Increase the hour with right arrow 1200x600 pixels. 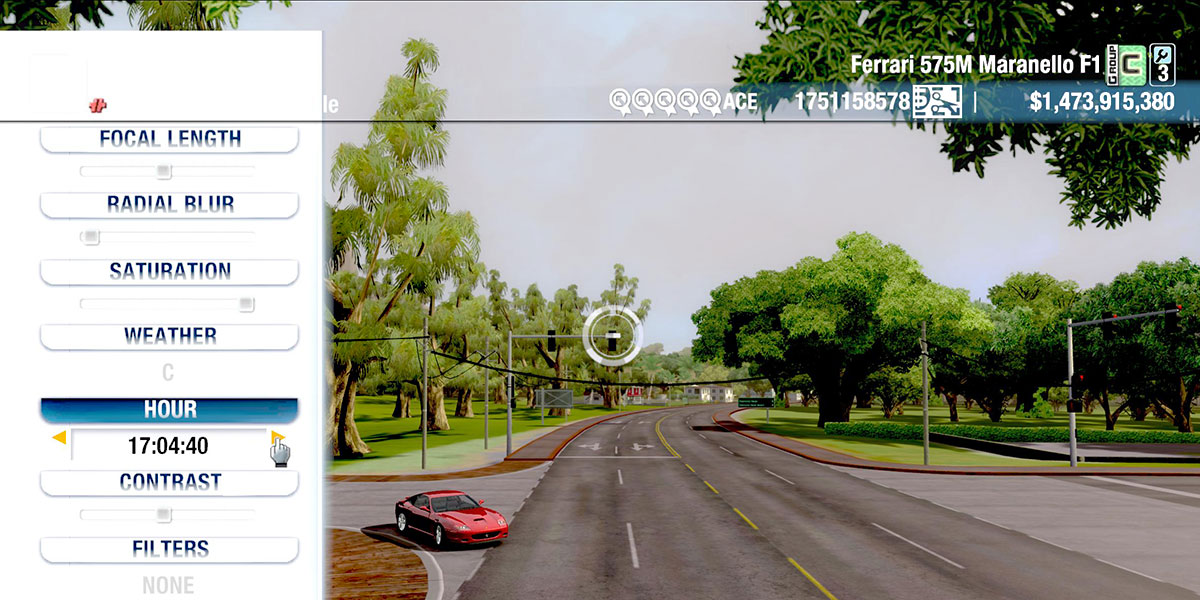[x=277, y=438]
